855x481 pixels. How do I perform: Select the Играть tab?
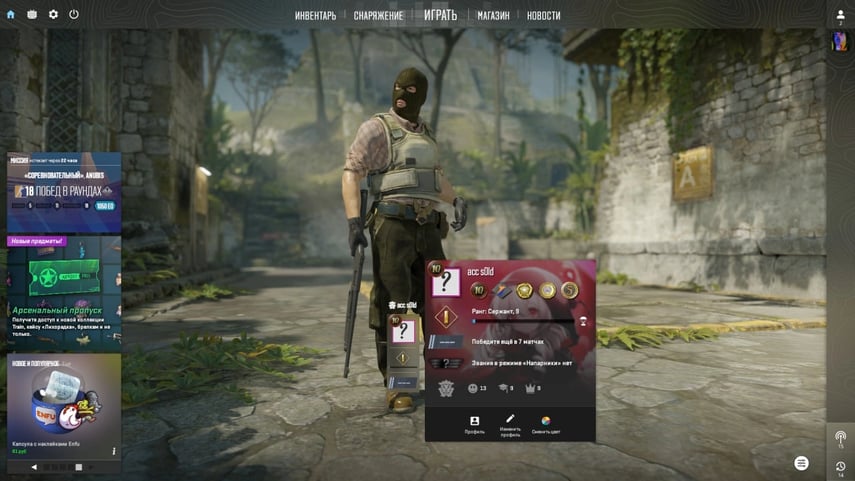tap(440, 15)
